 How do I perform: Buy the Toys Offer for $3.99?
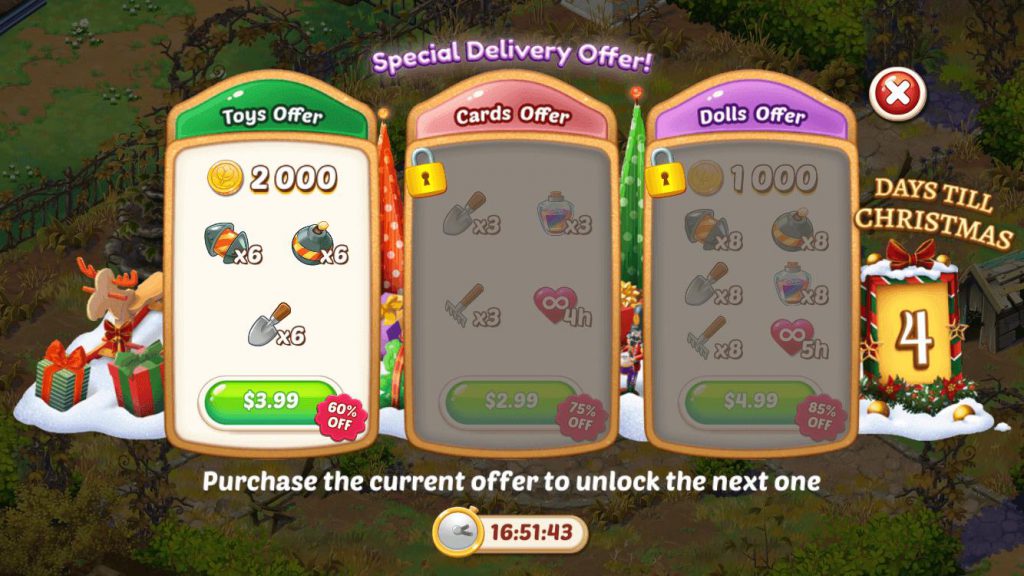click(271, 402)
